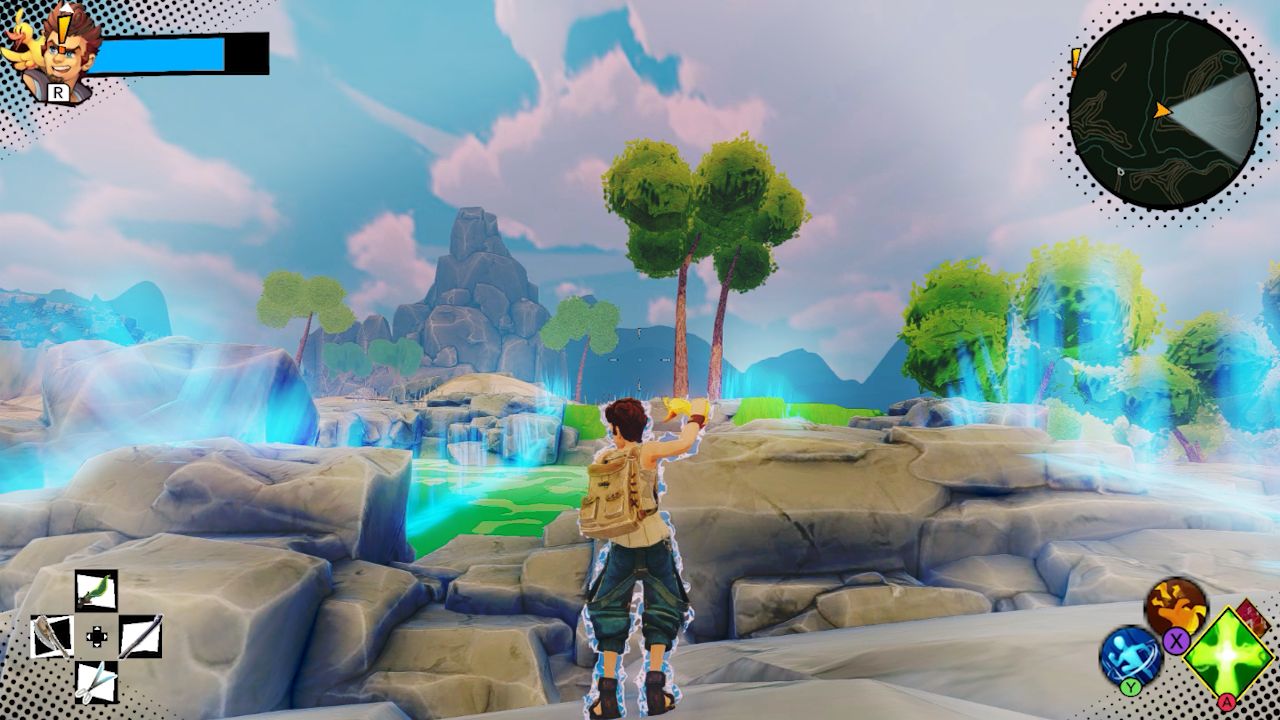Click the X button label on the claw skill
The image size is (1280, 720).
tap(1176, 640)
